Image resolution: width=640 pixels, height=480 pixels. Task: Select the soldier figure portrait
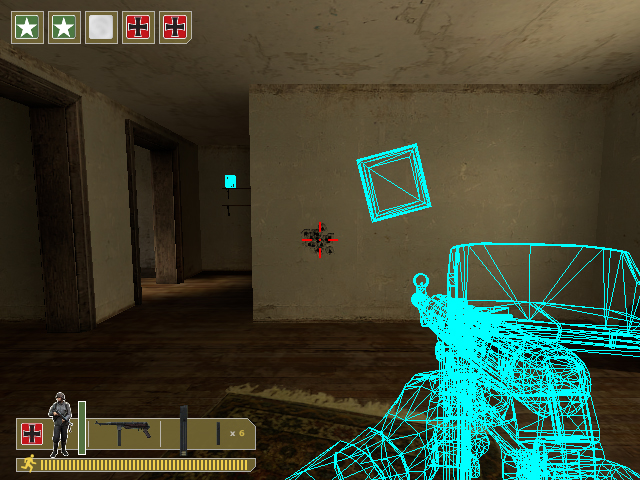point(60,424)
